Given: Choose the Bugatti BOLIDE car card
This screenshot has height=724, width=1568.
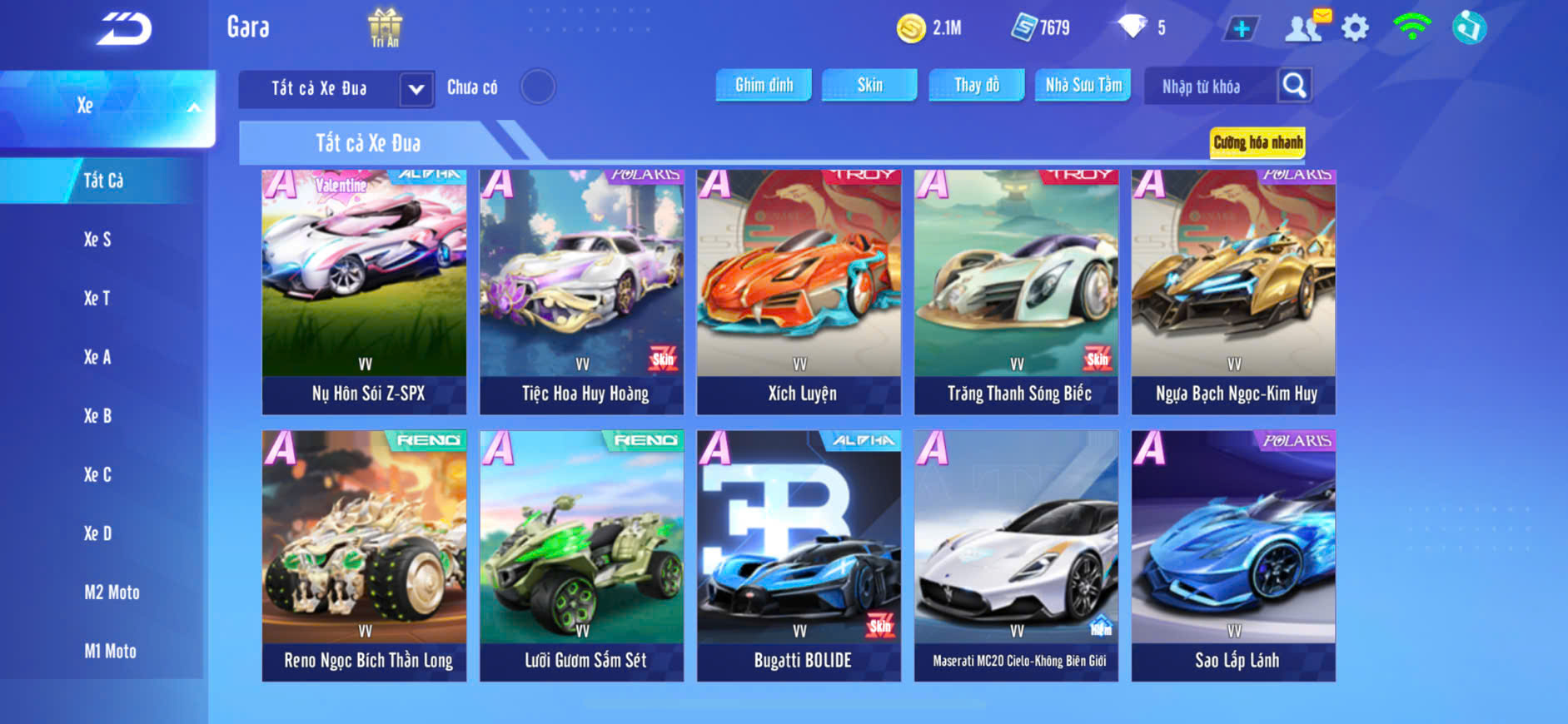Looking at the screenshot, I should (x=799, y=555).
